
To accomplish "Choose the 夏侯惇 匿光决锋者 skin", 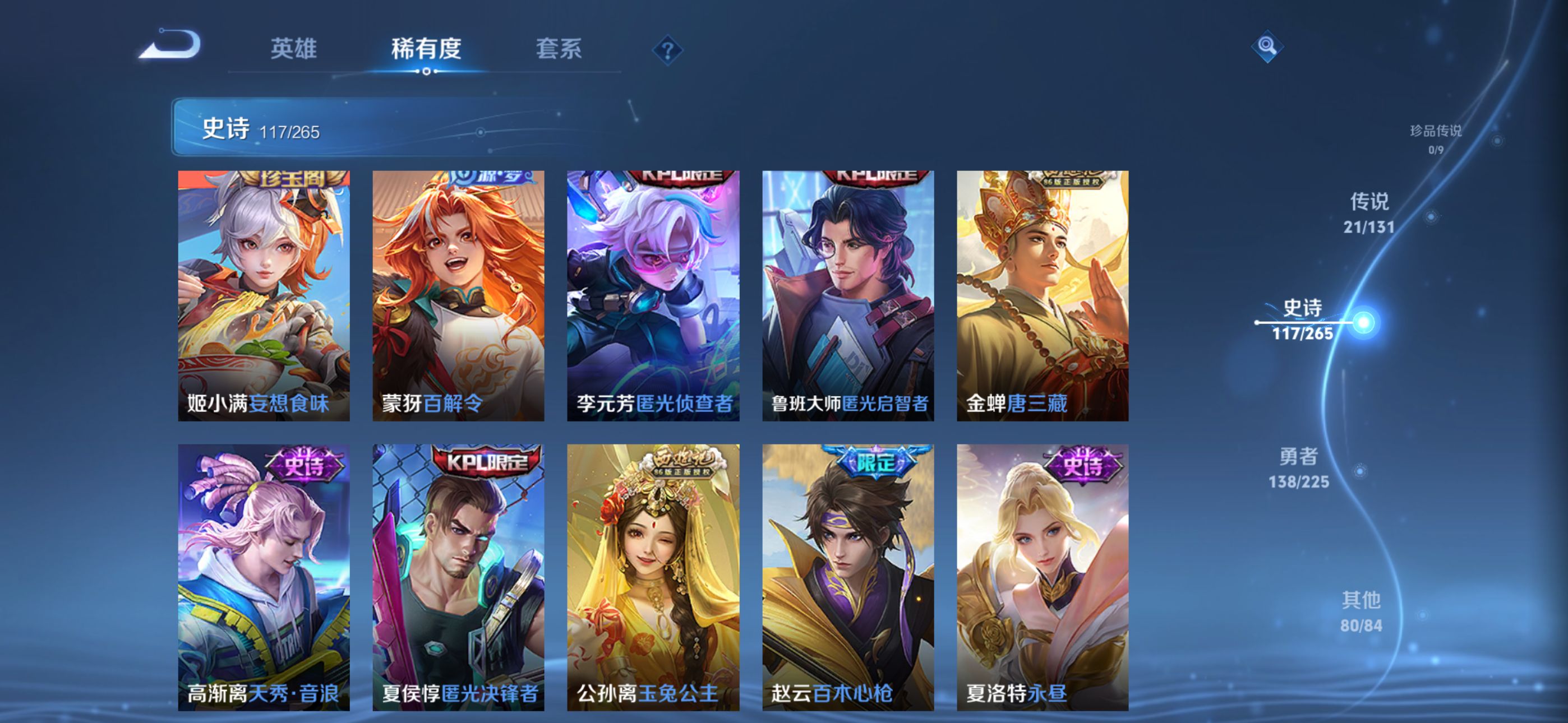I will [x=458, y=577].
